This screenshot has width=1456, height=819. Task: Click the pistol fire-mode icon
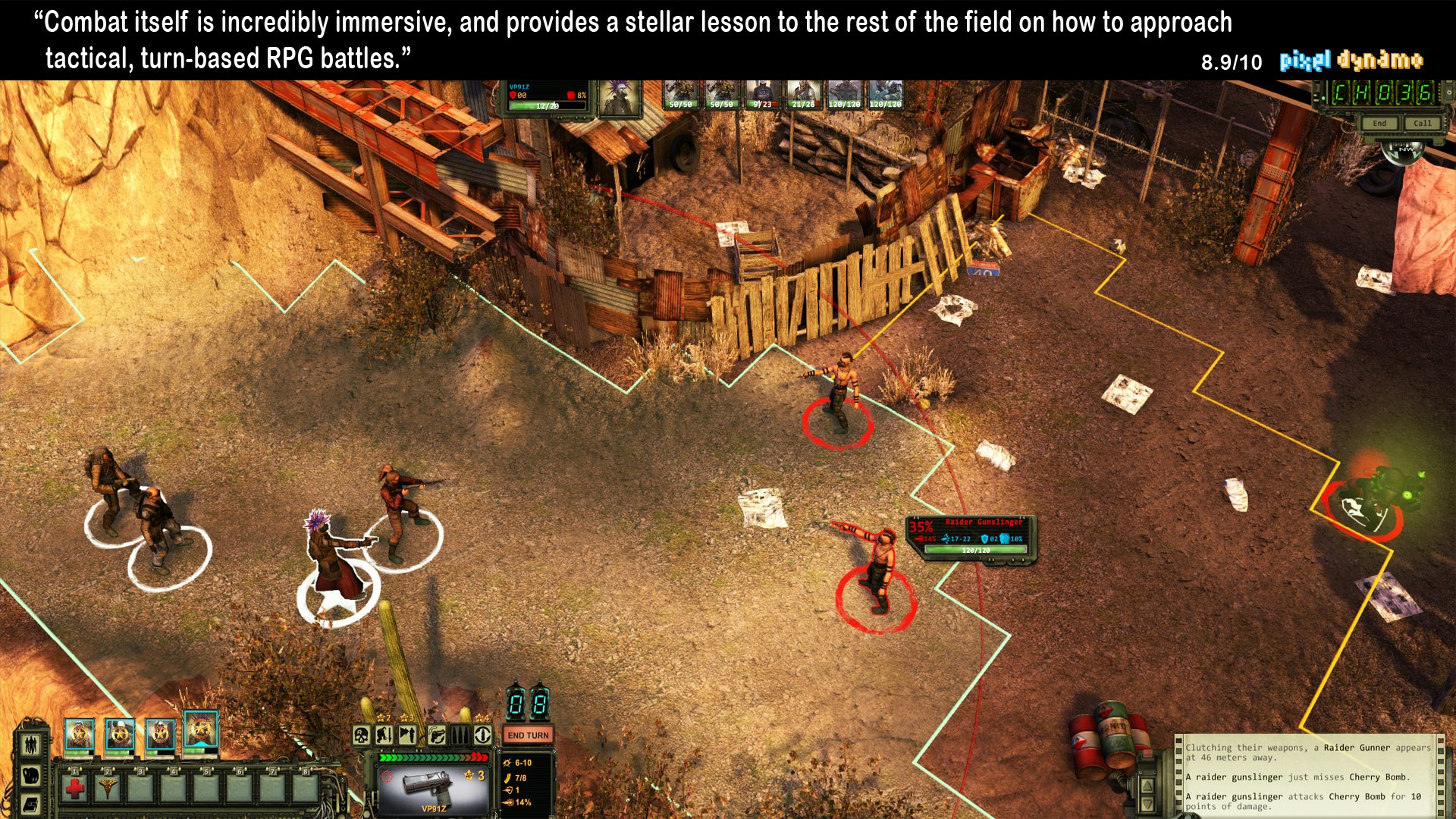[x=436, y=735]
